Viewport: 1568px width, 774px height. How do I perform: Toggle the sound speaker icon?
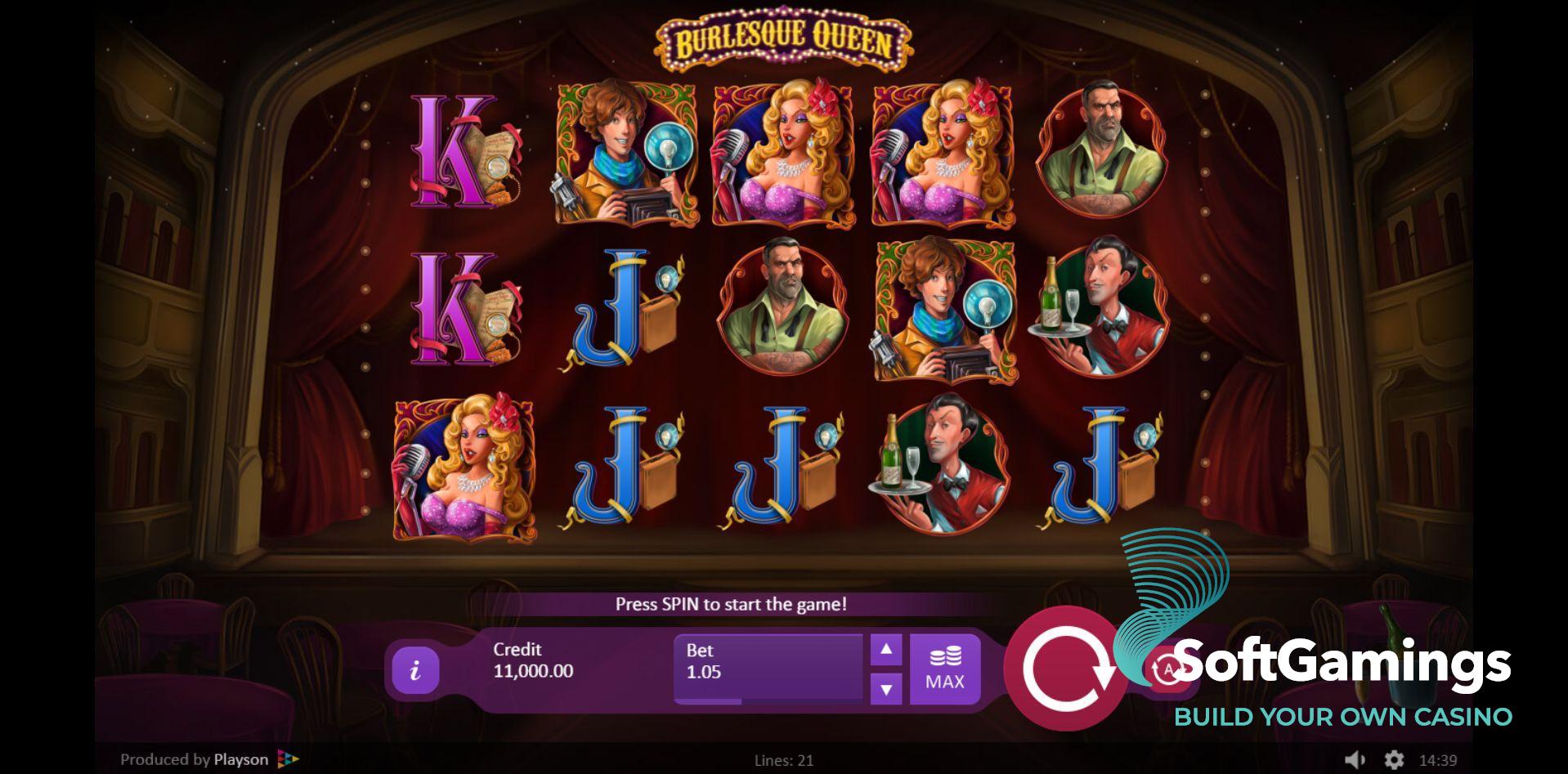click(x=1355, y=759)
